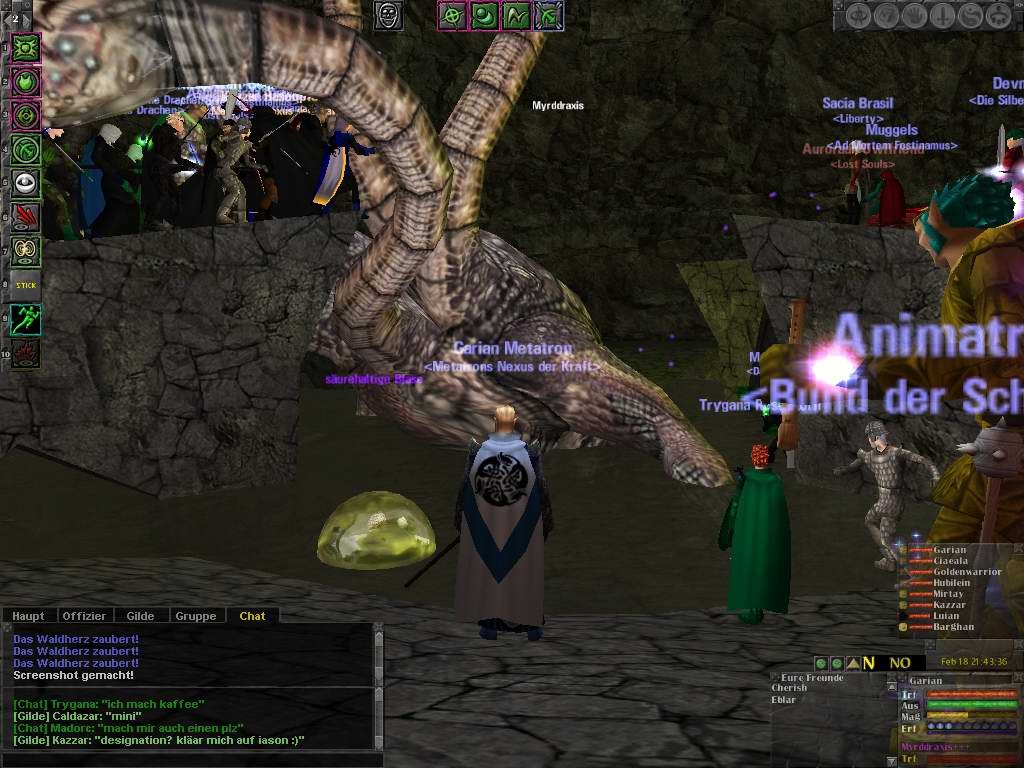
Task: Pick Eblar from the friends list
Action: (785, 699)
